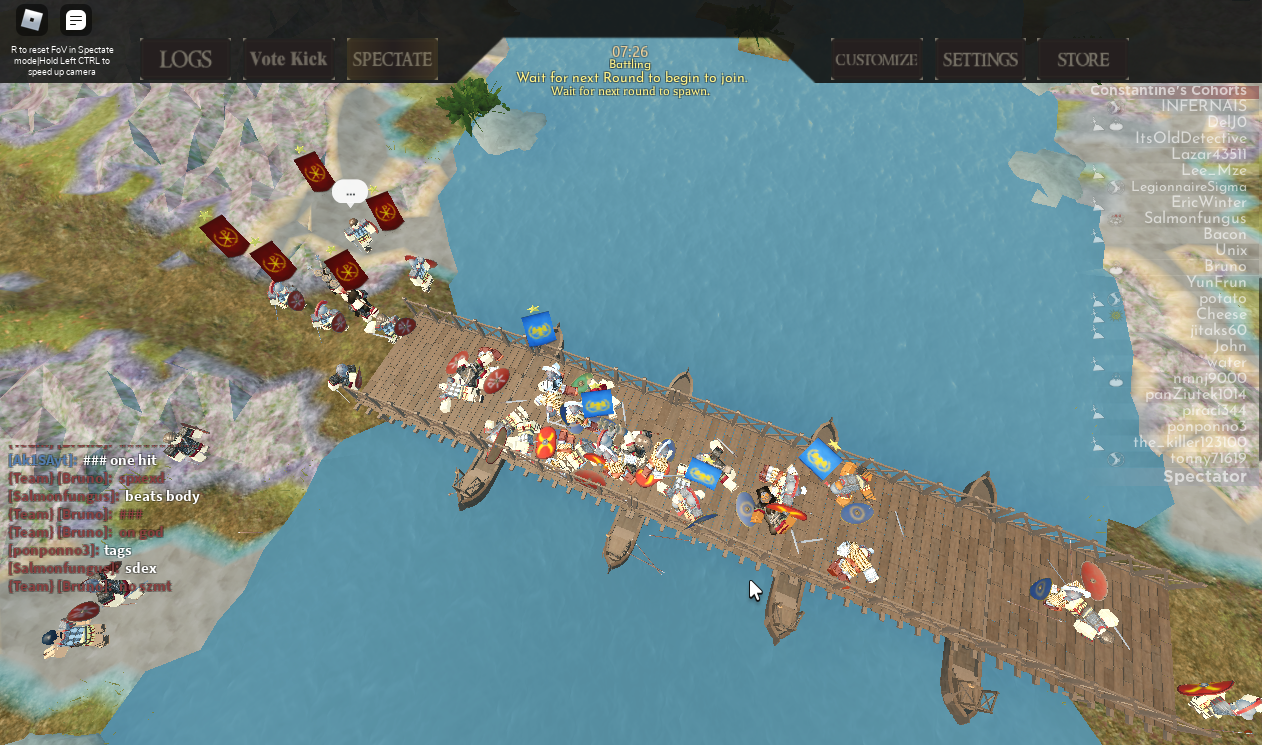
Task: Select player INFERNAIS in the player list
Action: tap(1203, 106)
